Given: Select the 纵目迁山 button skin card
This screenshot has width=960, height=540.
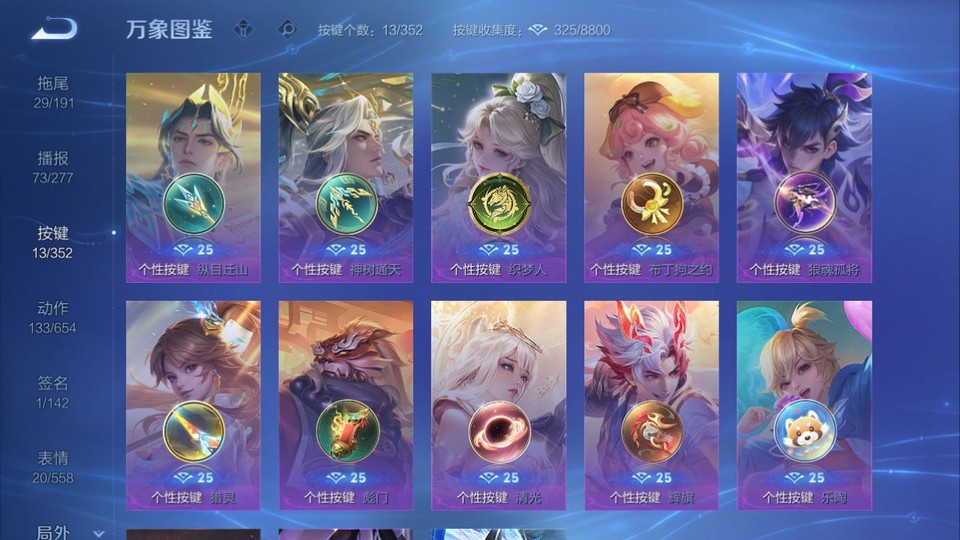Looking at the screenshot, I should point(193,177).
